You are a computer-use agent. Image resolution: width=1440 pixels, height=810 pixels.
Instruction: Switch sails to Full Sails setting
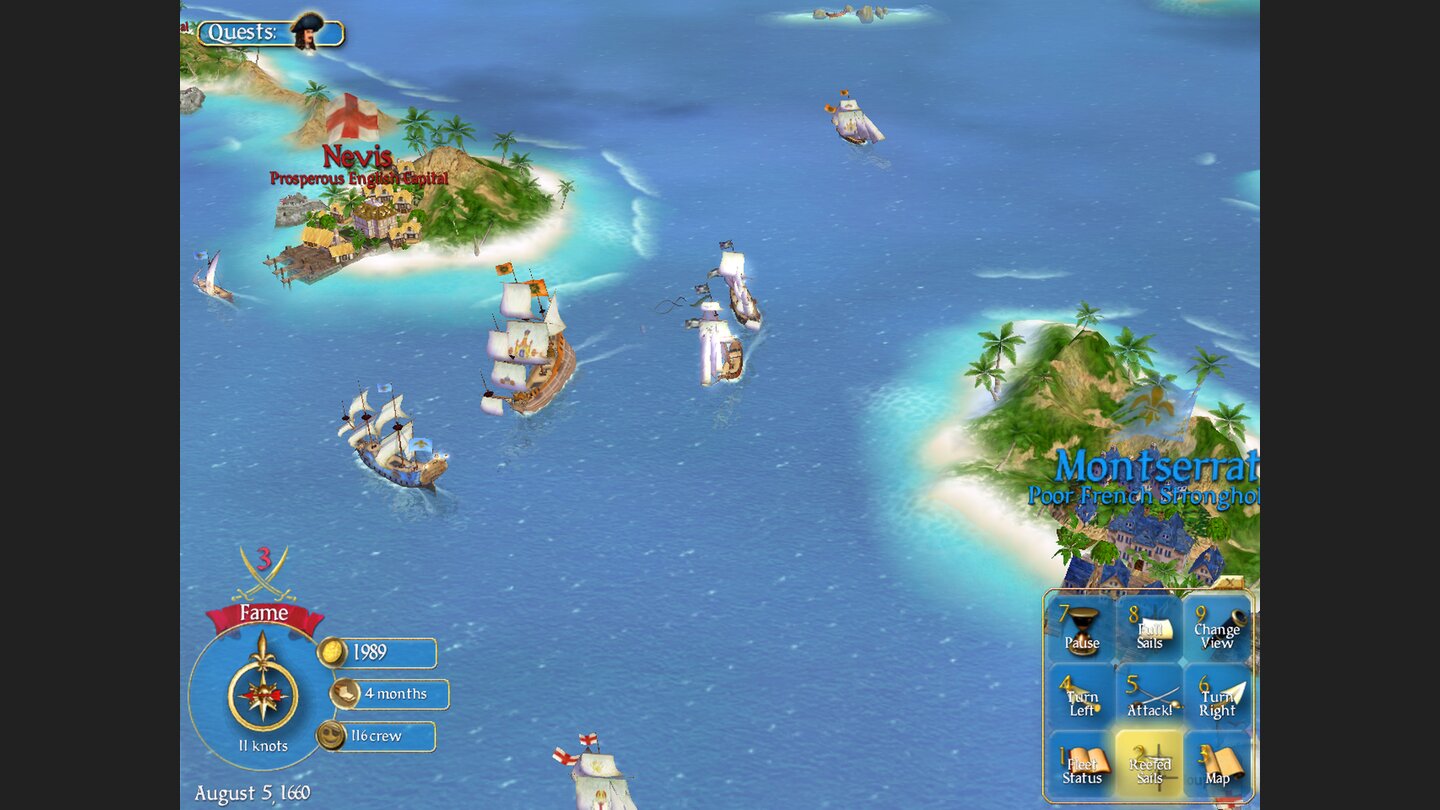(1148, 630)
